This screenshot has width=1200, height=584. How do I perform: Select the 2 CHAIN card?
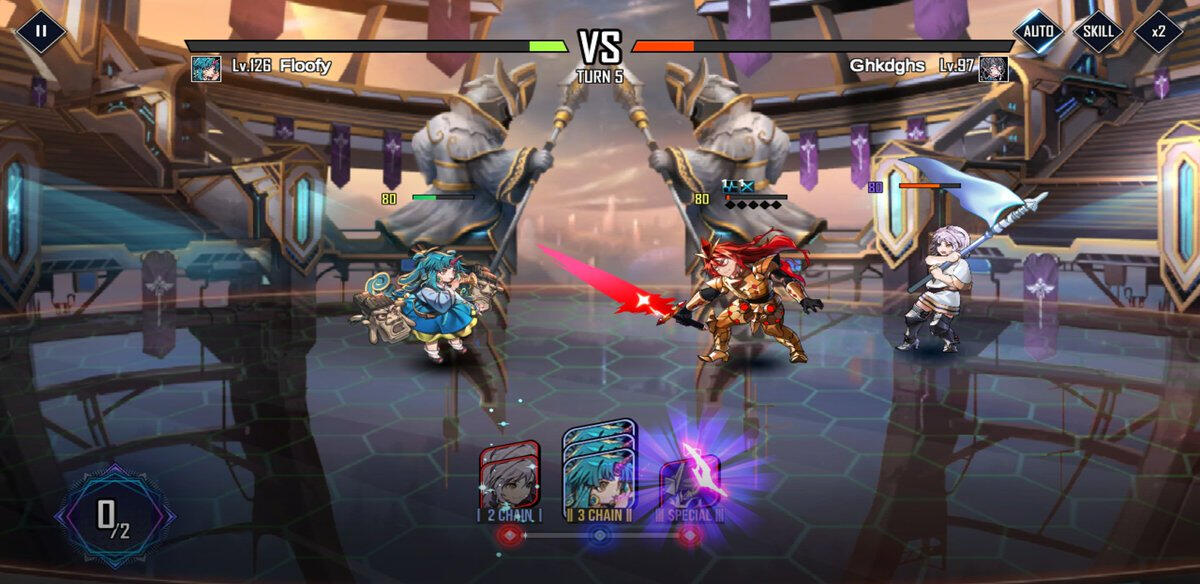(510, 476)
